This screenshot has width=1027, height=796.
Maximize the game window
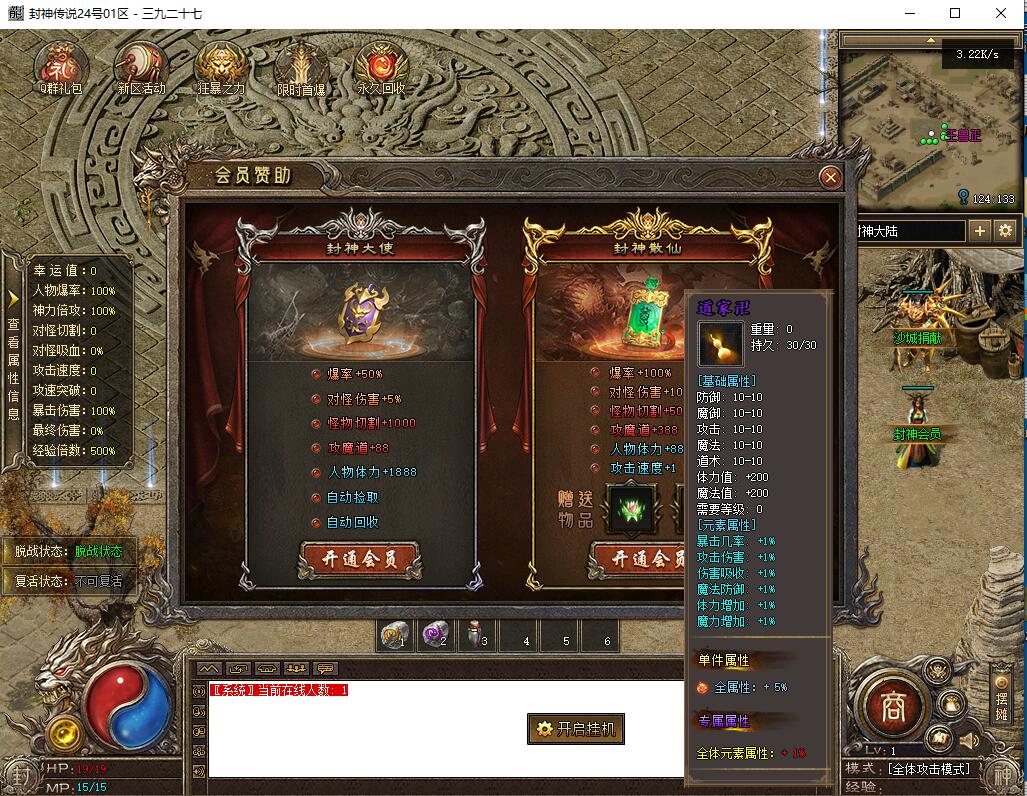tap(955, 13)
